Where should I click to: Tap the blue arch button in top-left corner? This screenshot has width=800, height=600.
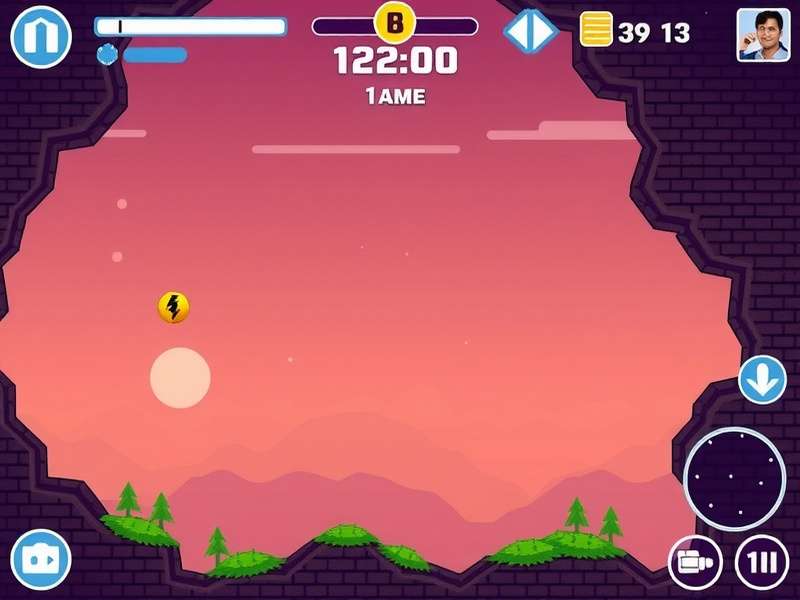point(40,36)
